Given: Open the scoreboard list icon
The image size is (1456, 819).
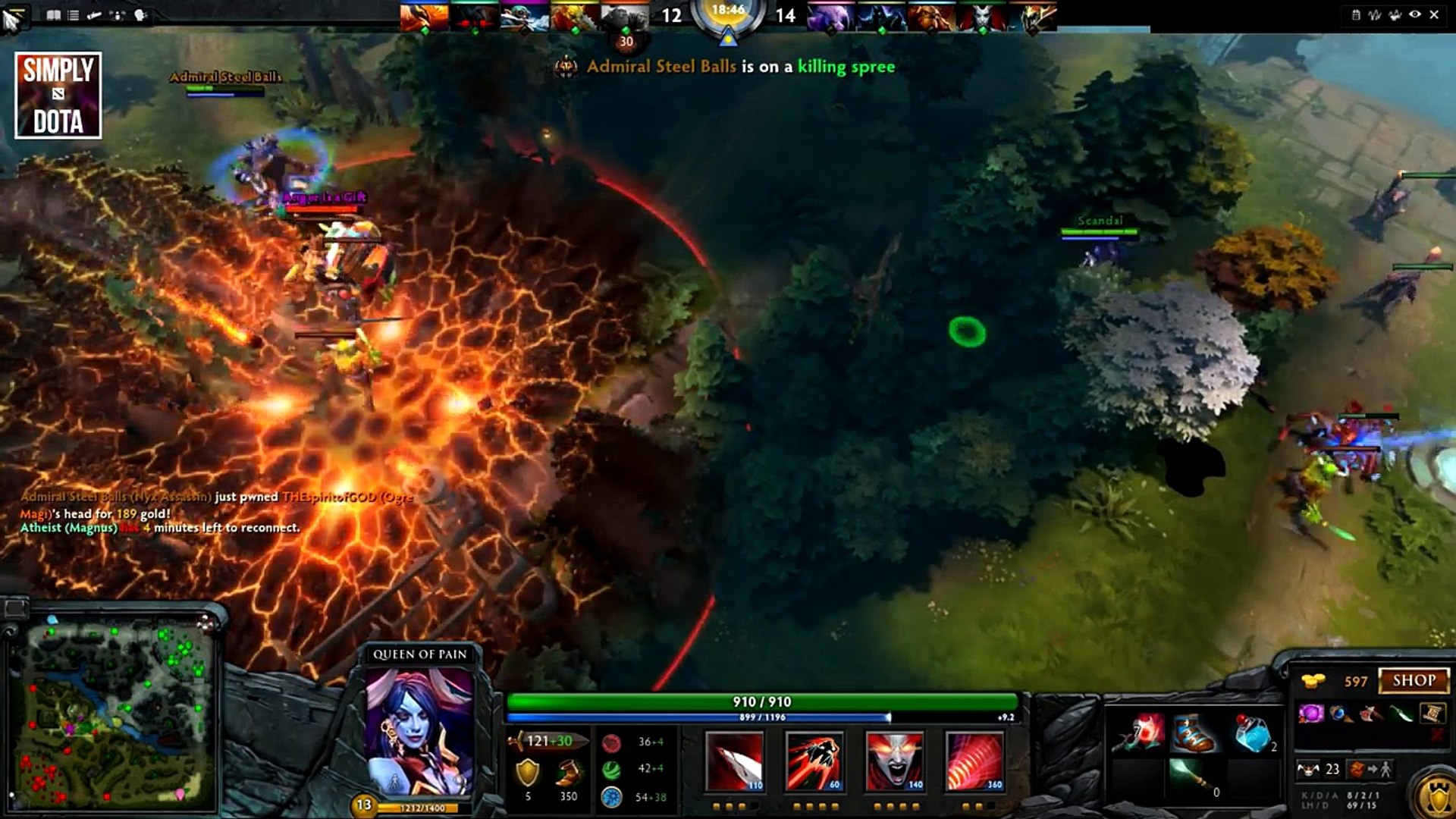Looking at the screenshot, I should coord(74,15).
